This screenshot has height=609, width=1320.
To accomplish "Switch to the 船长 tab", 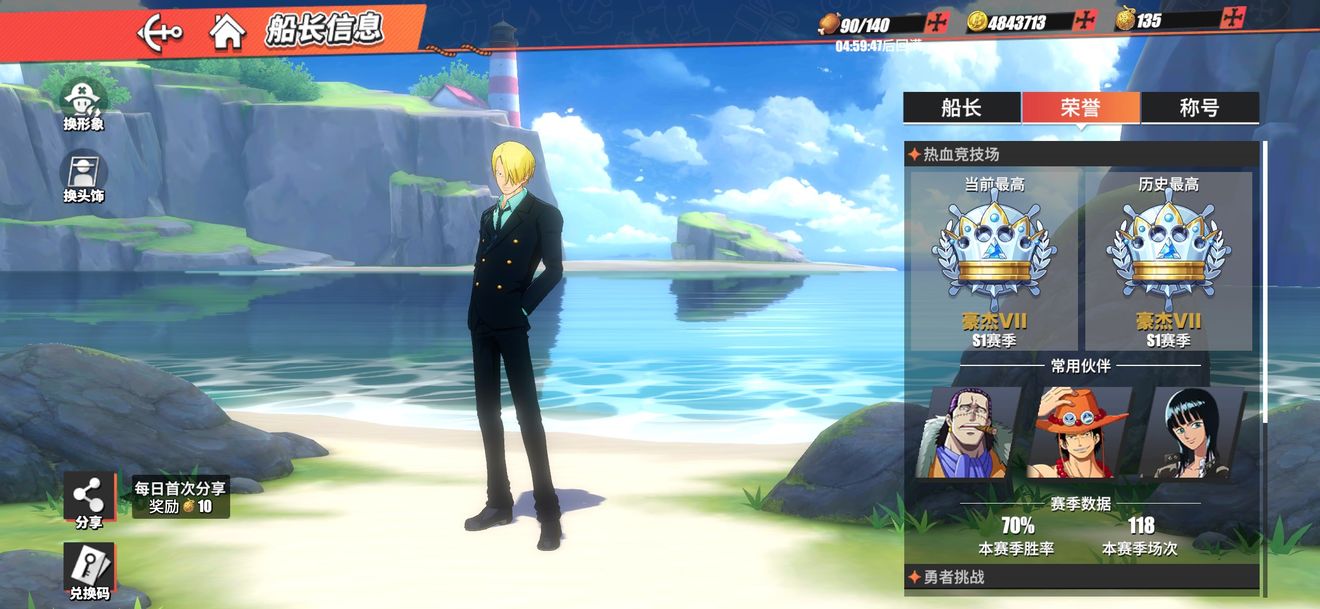I will pos(961,108).
